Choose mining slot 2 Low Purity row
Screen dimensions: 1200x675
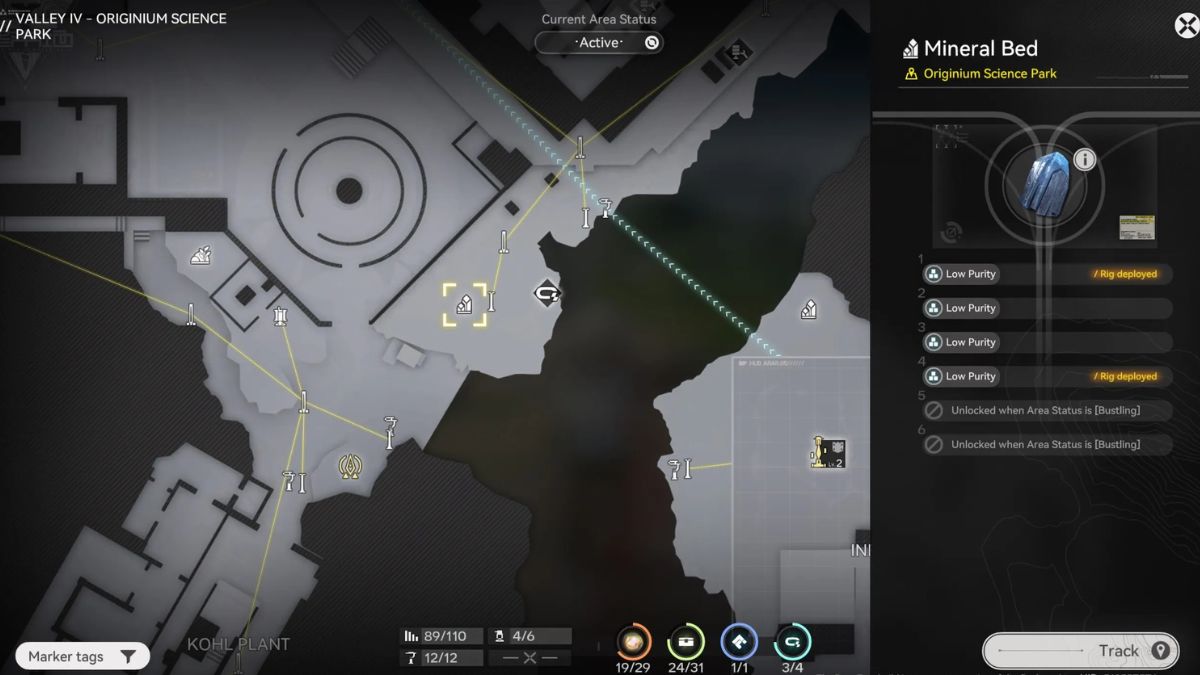[x=1045, y=308]
